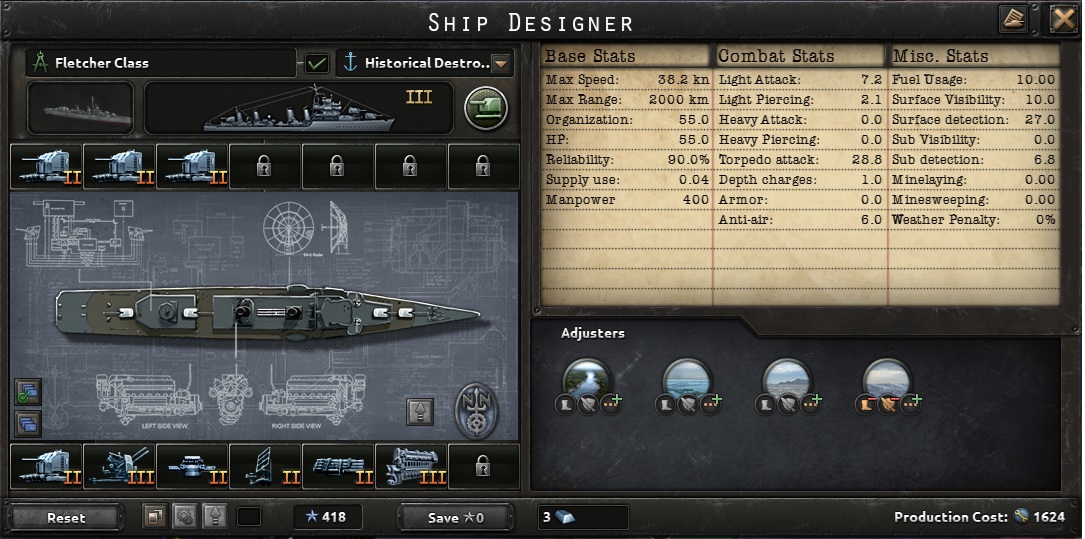Toggle the stacked cards icon with green check
1085x539 pixels.
[x=27, y=391]
